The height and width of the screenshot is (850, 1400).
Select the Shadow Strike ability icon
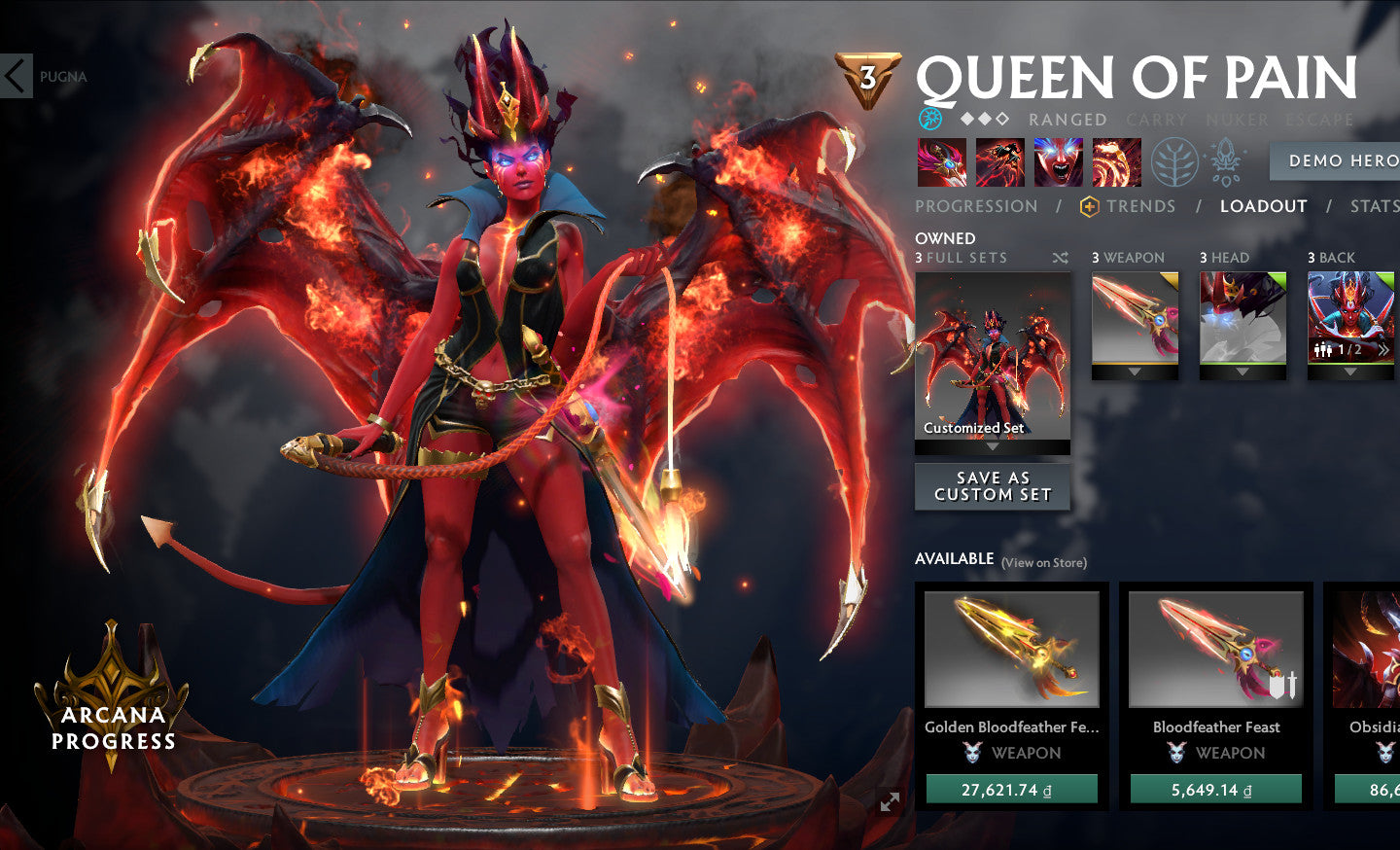(x=942, y=162)
